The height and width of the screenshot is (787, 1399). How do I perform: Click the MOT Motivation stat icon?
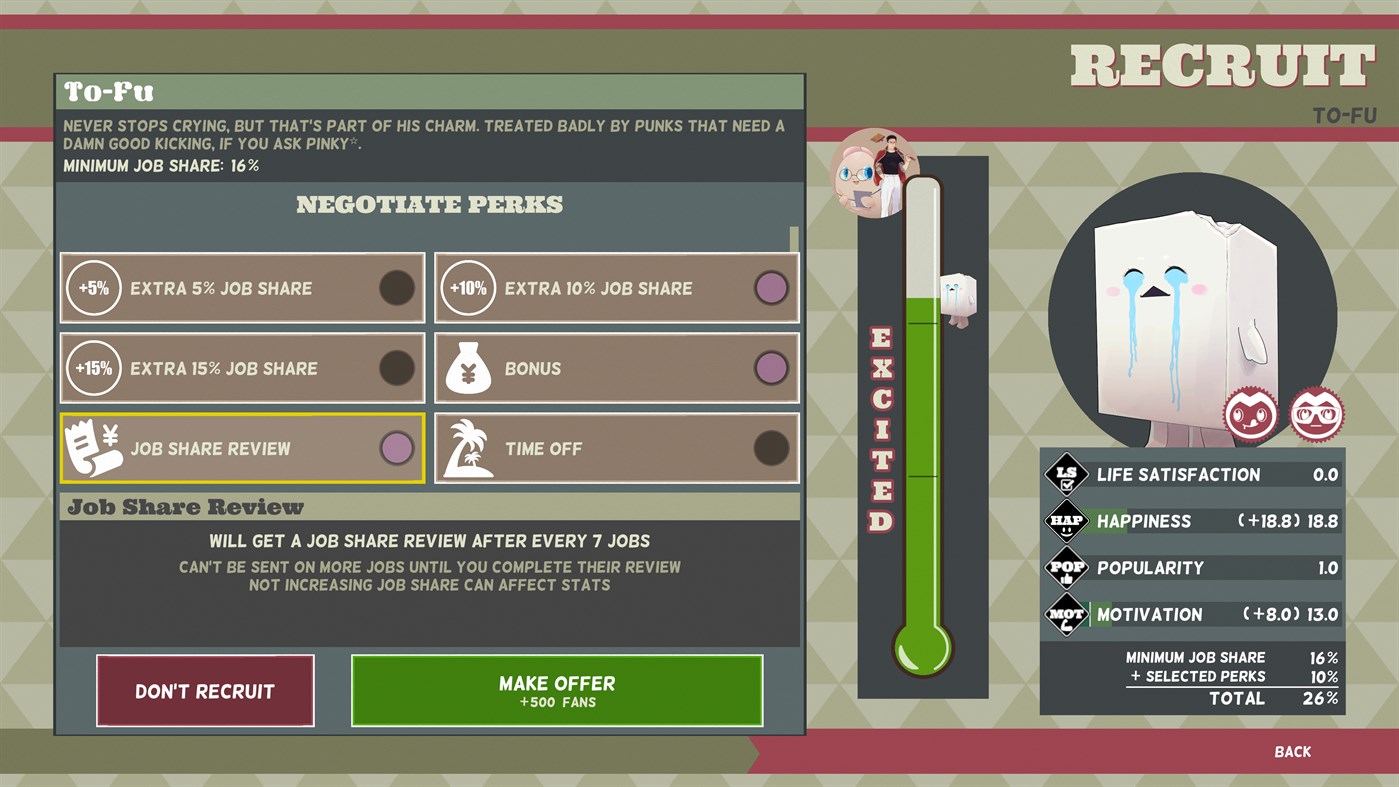click(x=1065, y=614)
